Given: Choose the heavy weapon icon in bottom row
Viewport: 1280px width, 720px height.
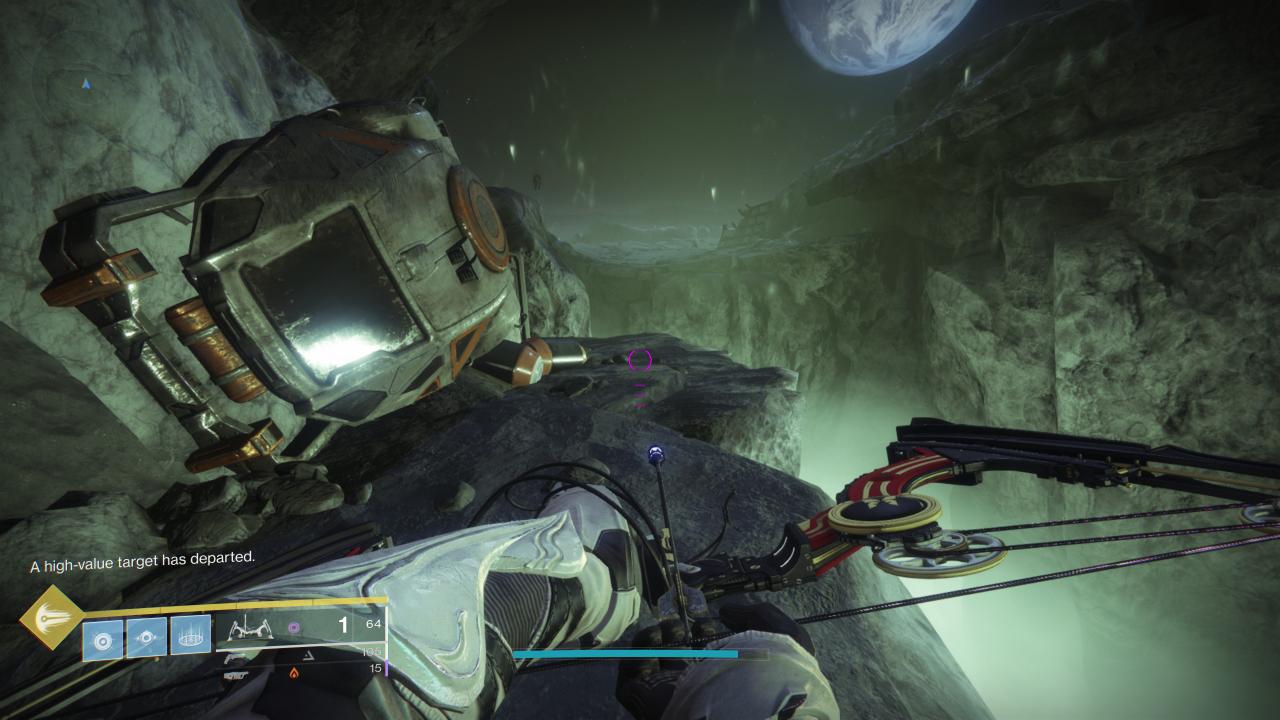Looking at the screenshot, I should [236, 675].
